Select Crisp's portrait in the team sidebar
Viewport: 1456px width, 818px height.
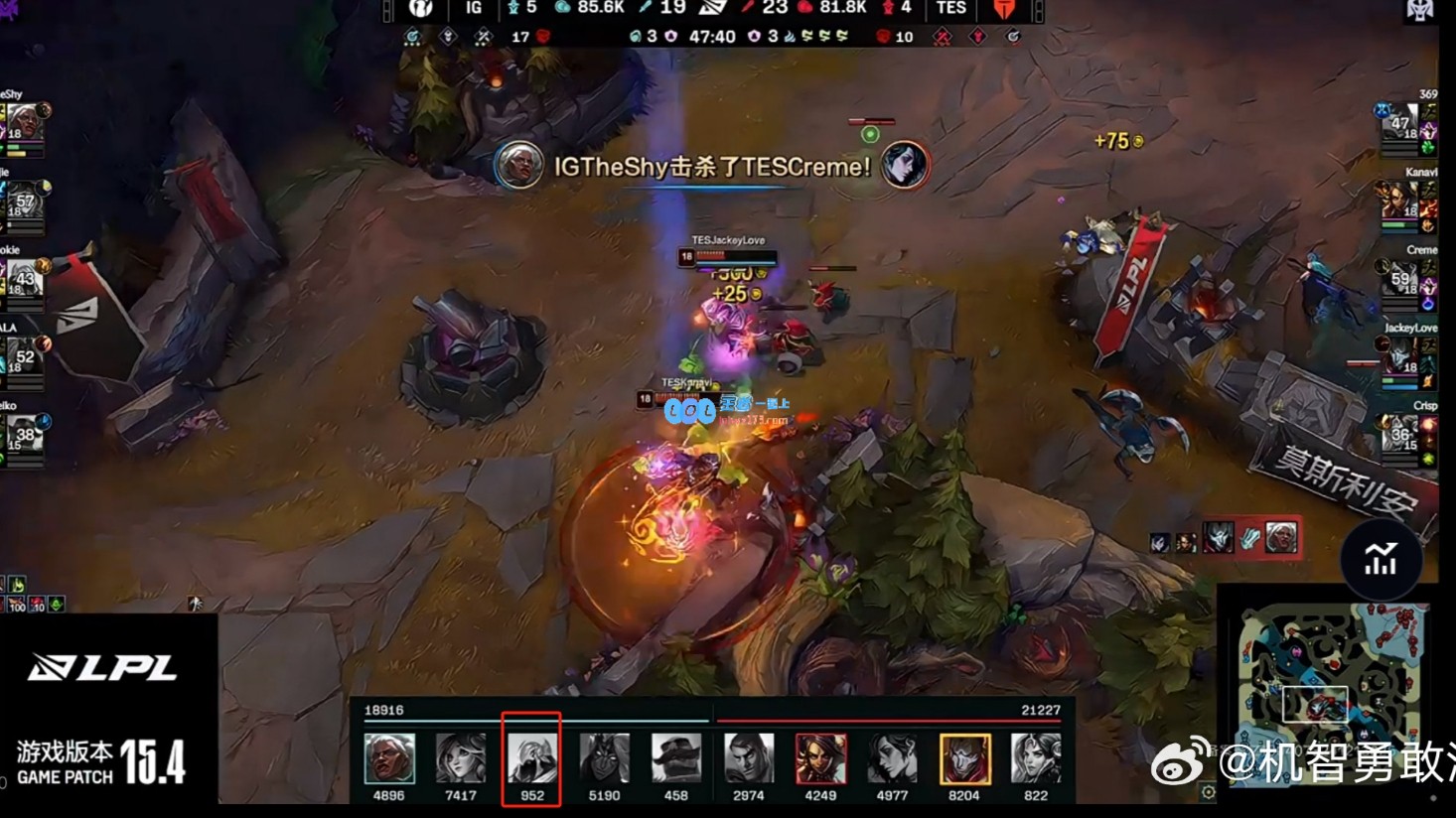coord(1399,434)
